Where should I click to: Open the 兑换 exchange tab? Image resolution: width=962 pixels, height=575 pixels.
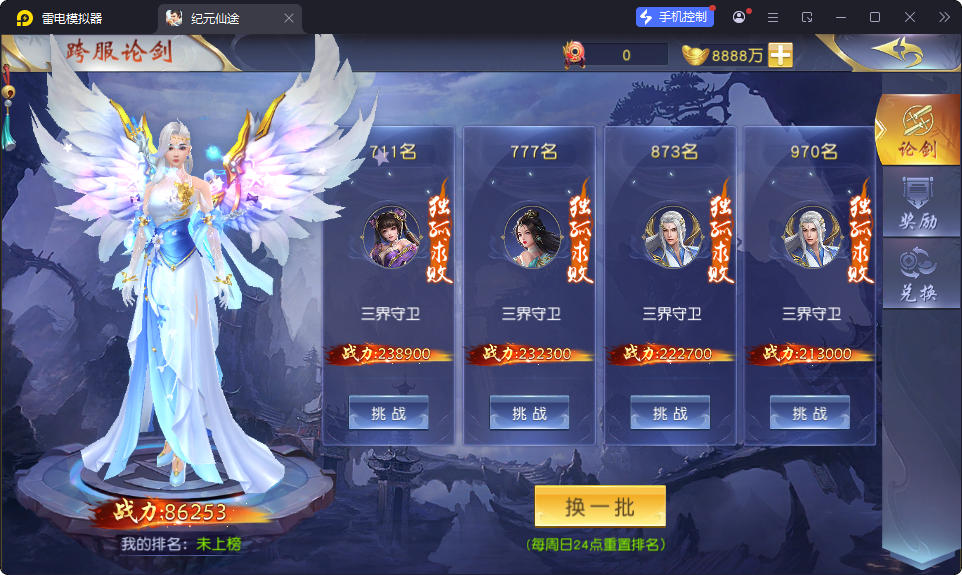coord(918,273)
